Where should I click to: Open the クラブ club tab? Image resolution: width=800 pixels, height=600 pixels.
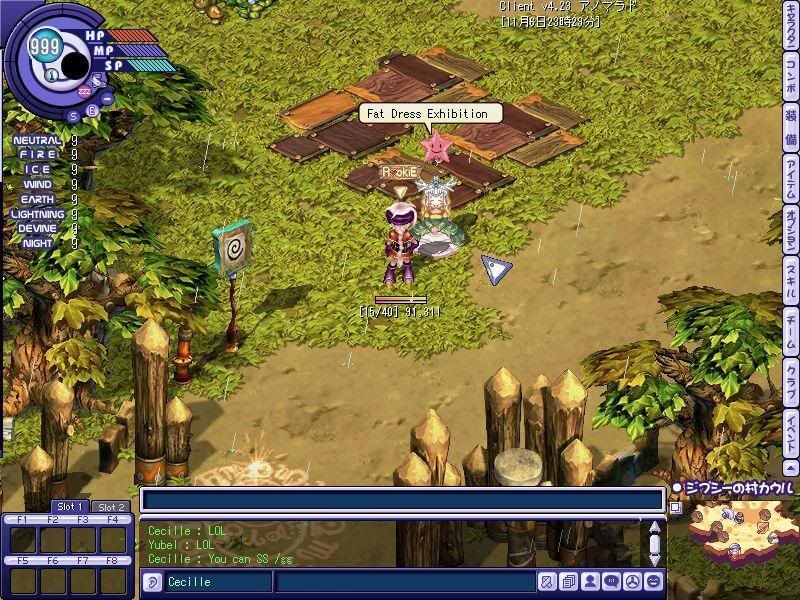click(x=790, y=377)
